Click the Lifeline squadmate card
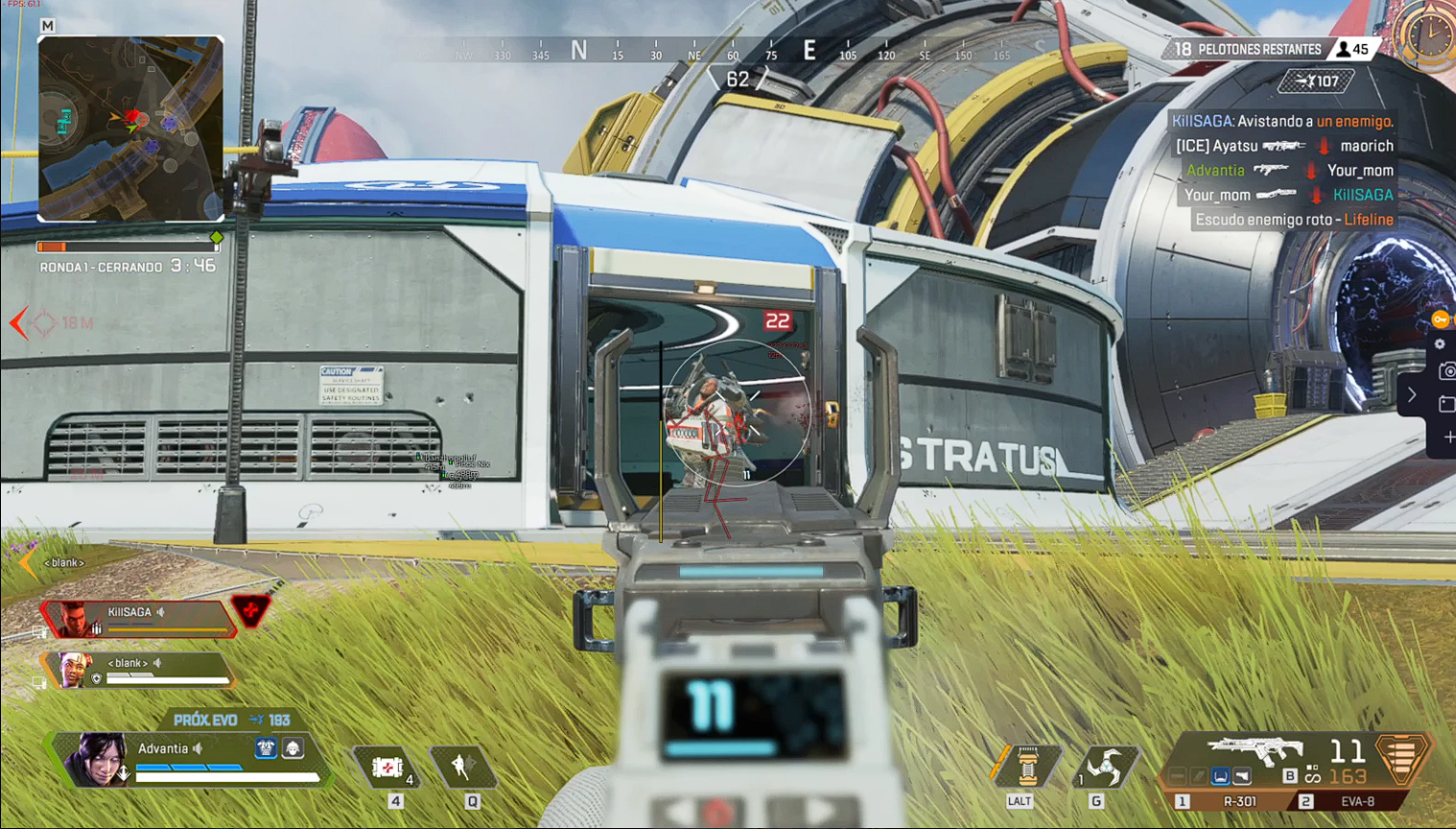 (x=134, y=670)
